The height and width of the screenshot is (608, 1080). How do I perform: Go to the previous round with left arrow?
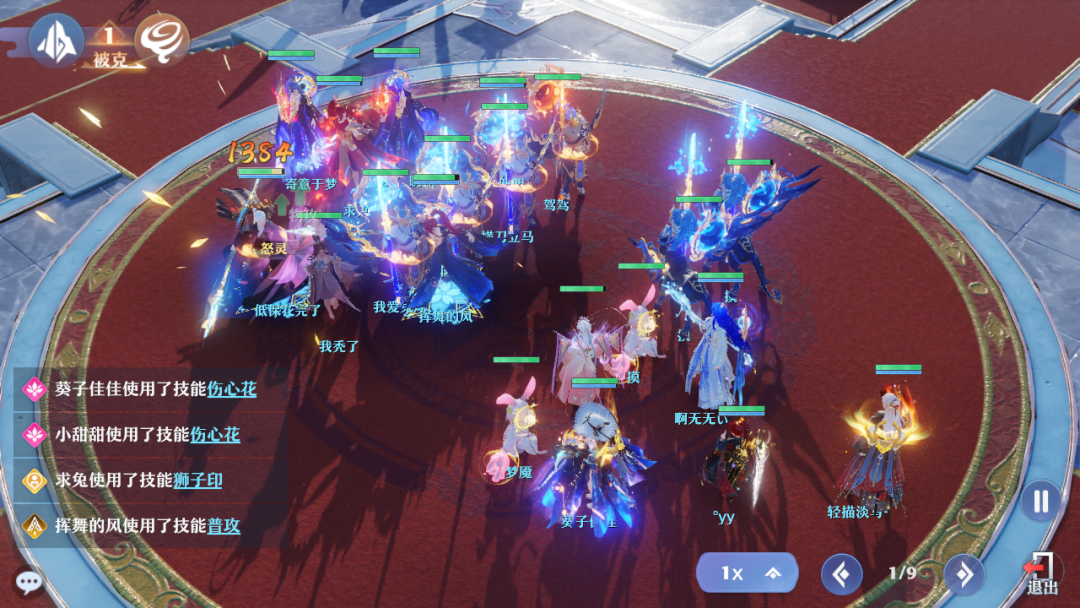point(841,574)
